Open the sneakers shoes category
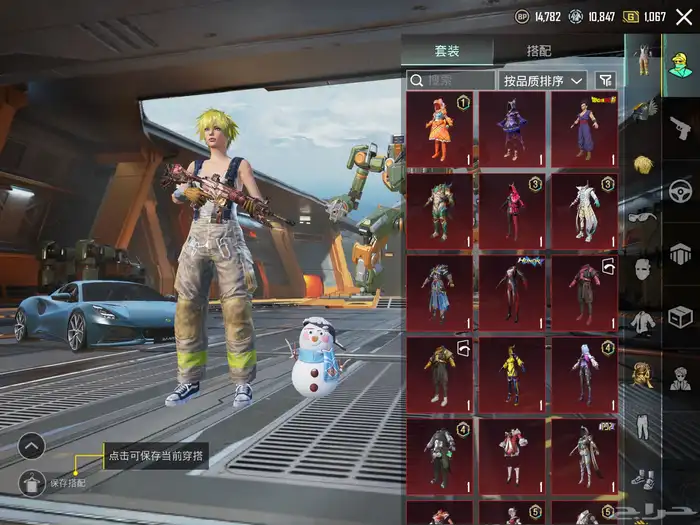 click(x=640, y=479)
